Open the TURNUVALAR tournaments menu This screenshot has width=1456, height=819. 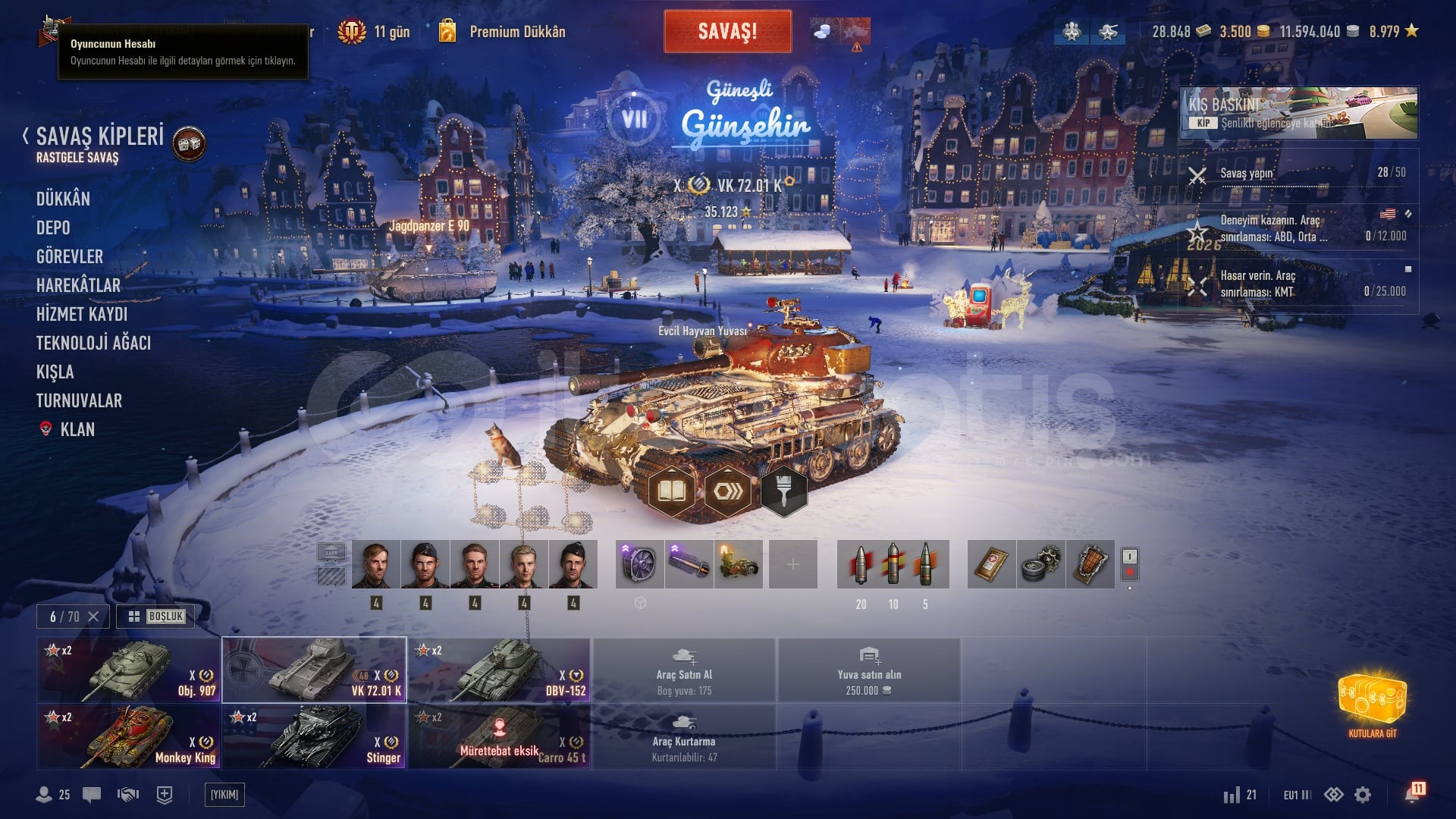pos(79,400)
